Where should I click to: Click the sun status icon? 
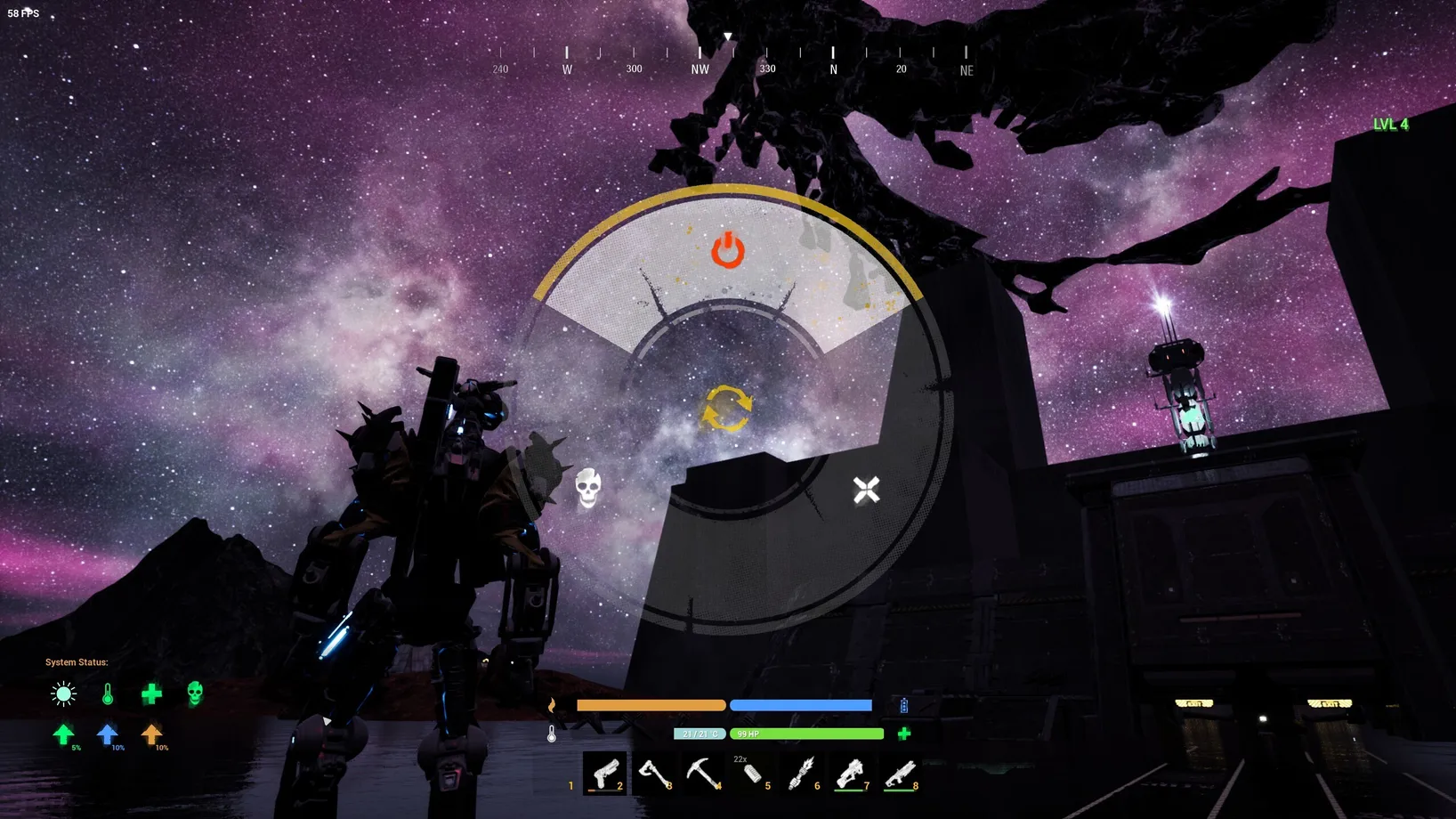coord(63,693)
